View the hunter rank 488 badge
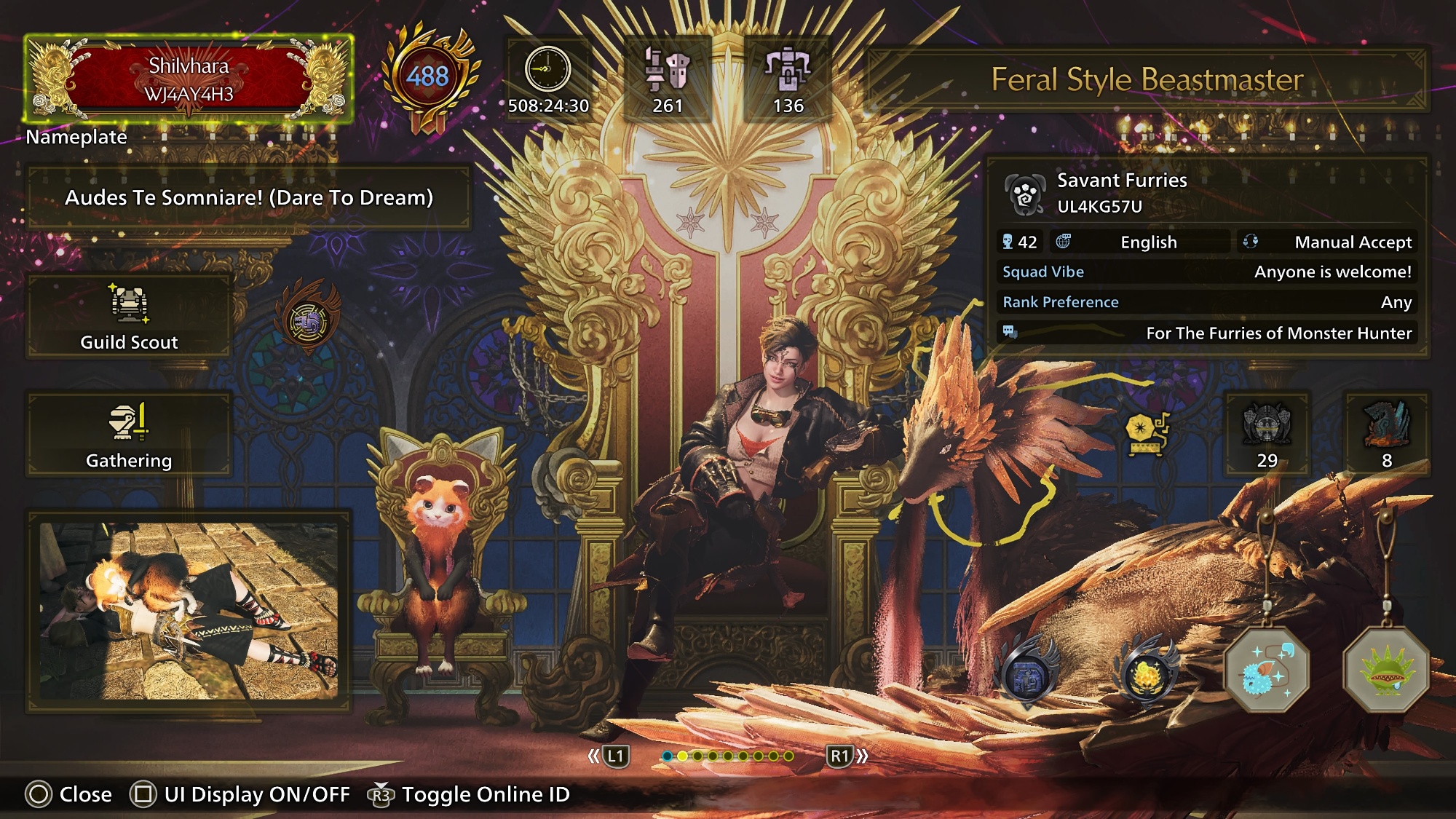 tap(427, 76)
